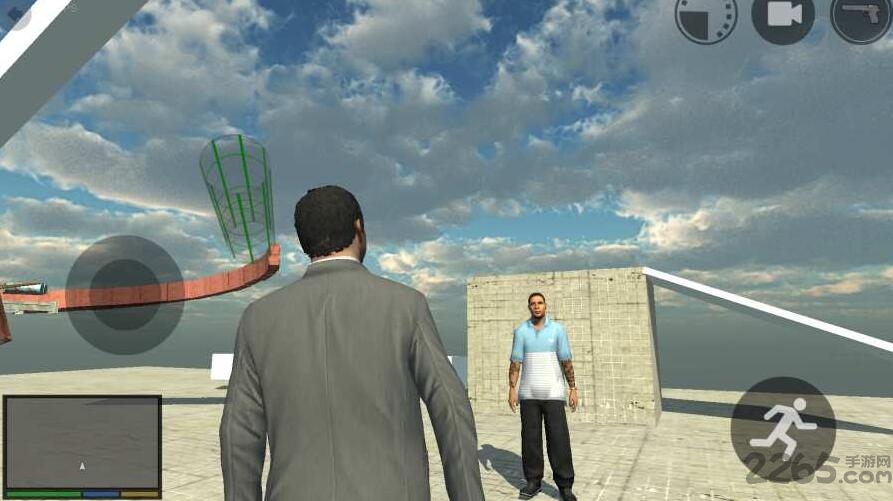
Task: Open the minimap
Action: pyautogui.click(x=82, y=442)
